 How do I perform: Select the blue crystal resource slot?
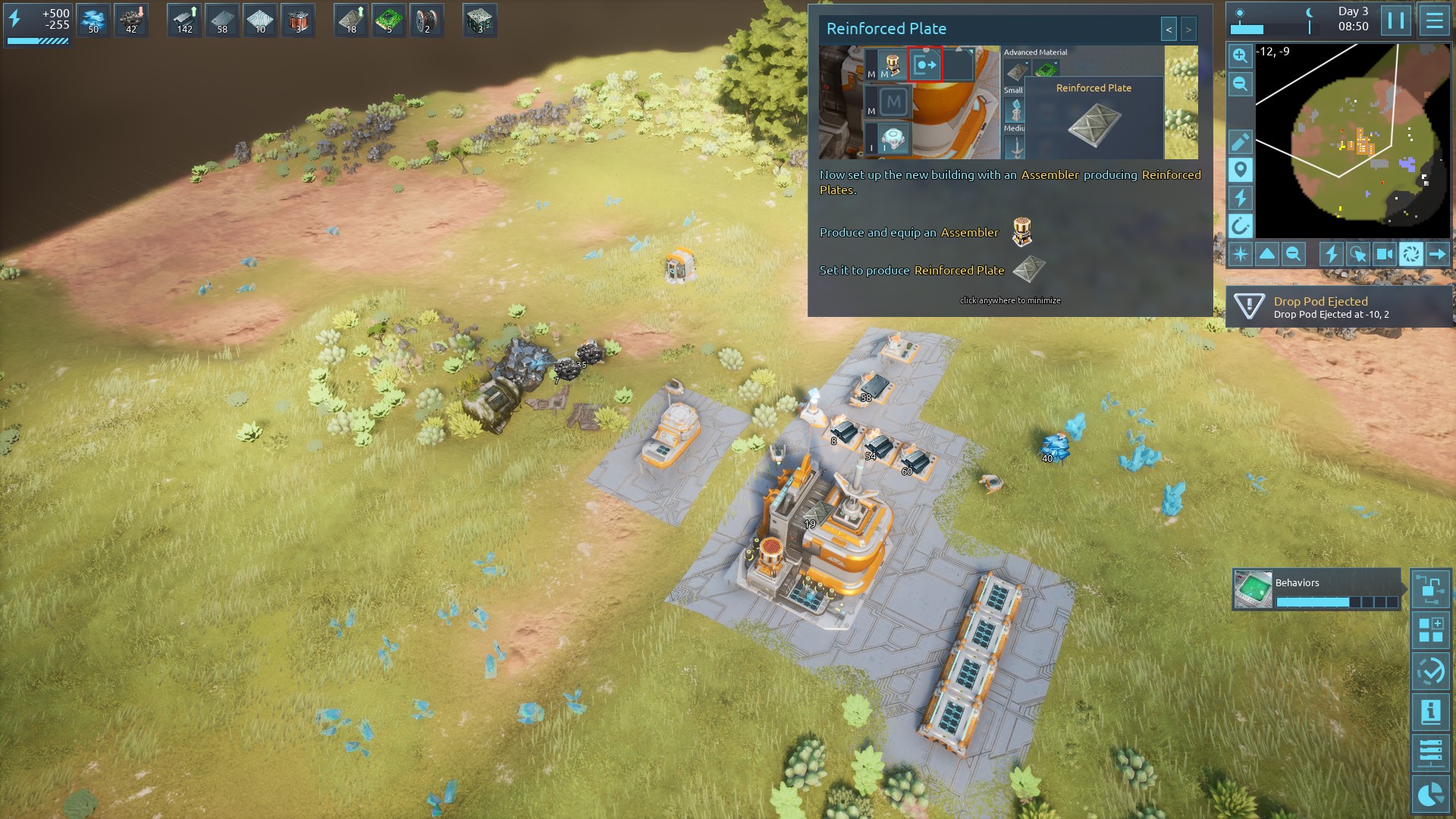click(93, 20)
